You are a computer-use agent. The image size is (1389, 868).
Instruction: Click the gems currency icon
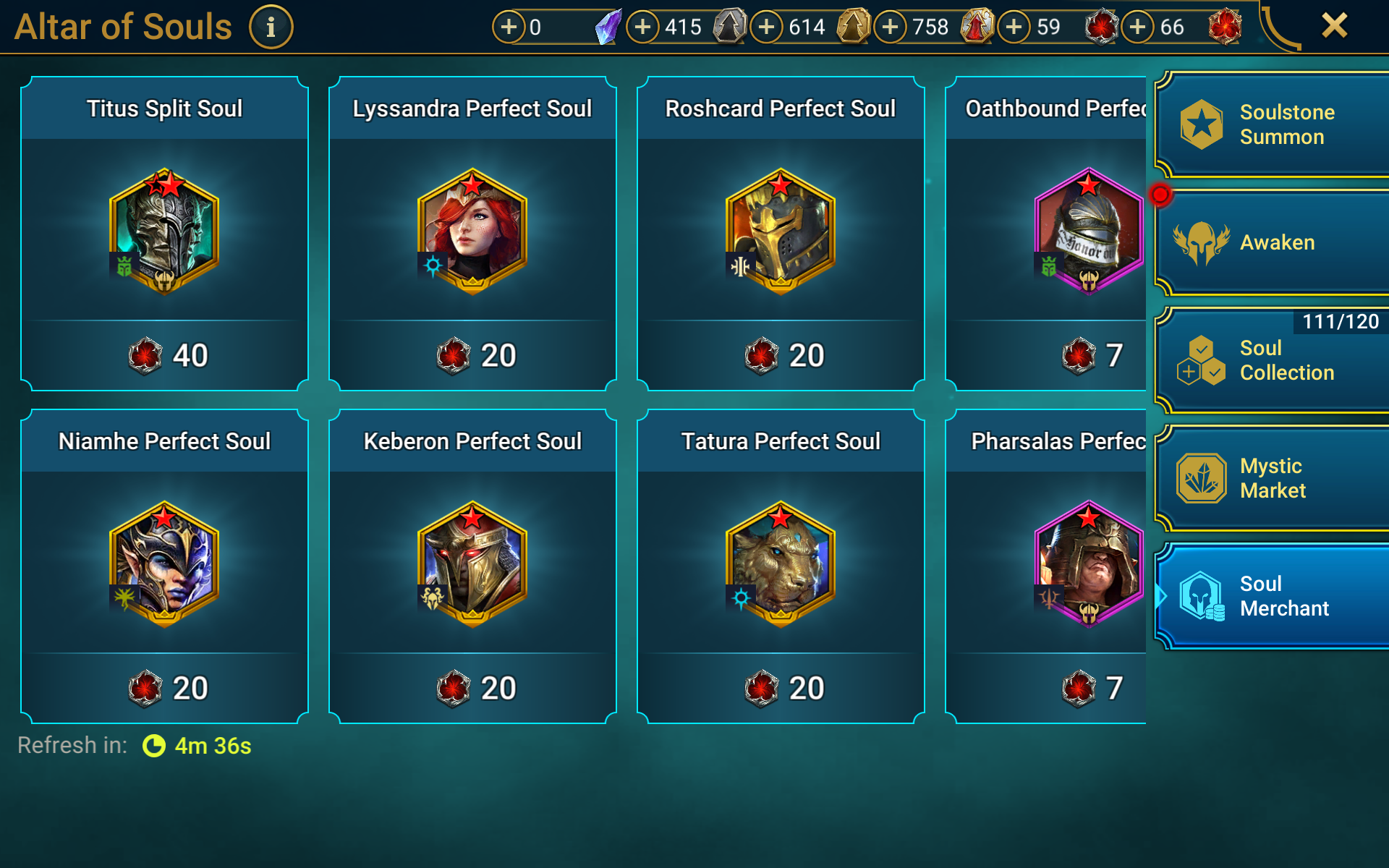(610, 27)
